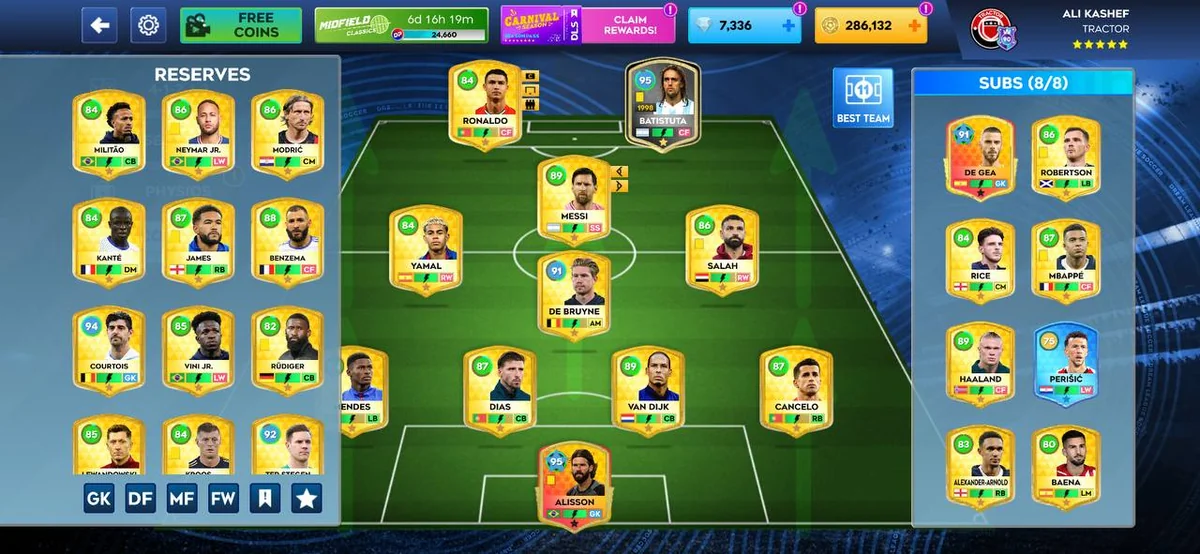The image size is (1200, 554).
Task: Select Haaland from the subs
Action: [979, 362]
